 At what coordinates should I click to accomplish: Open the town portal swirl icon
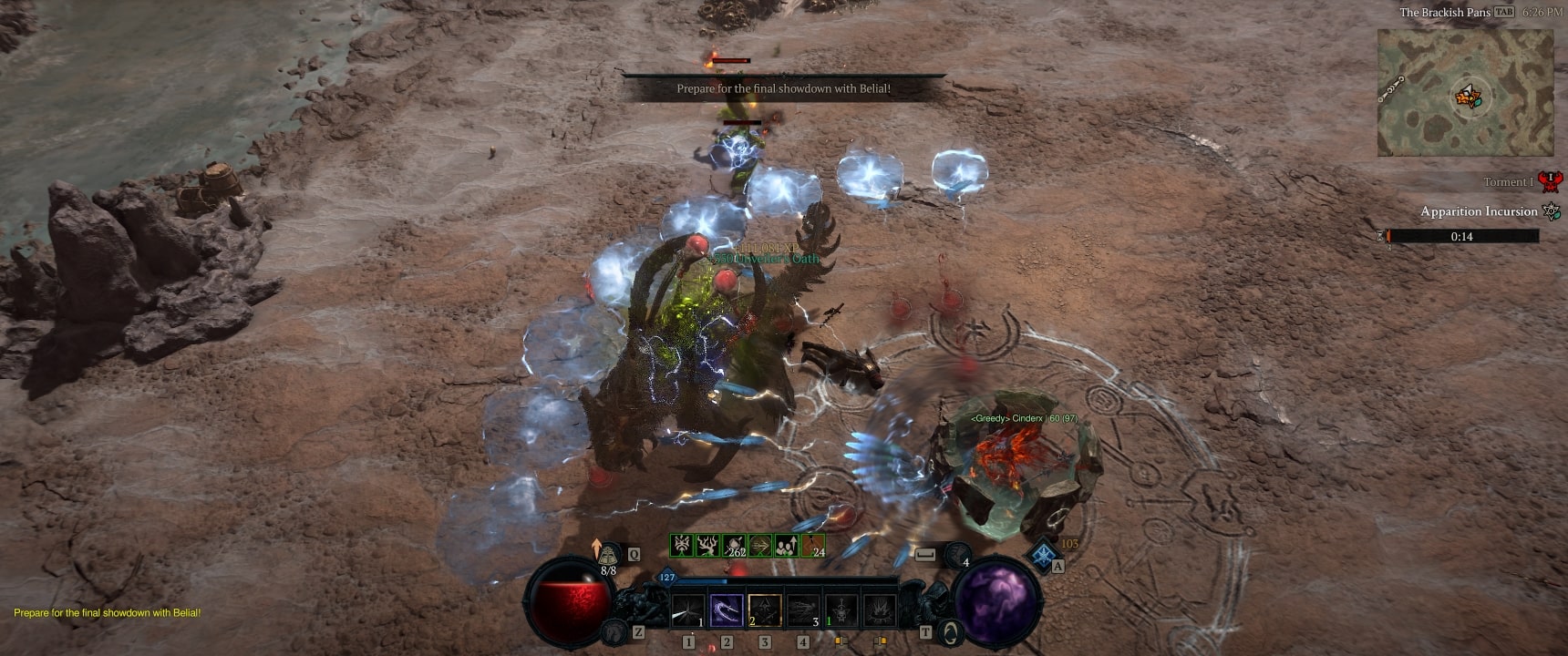click(950, 630)
